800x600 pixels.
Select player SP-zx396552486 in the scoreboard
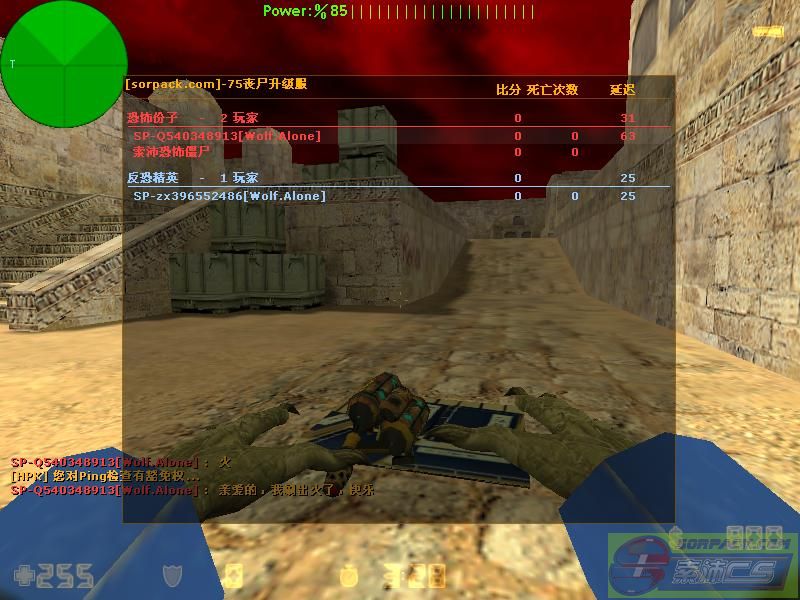coord(229,196)
